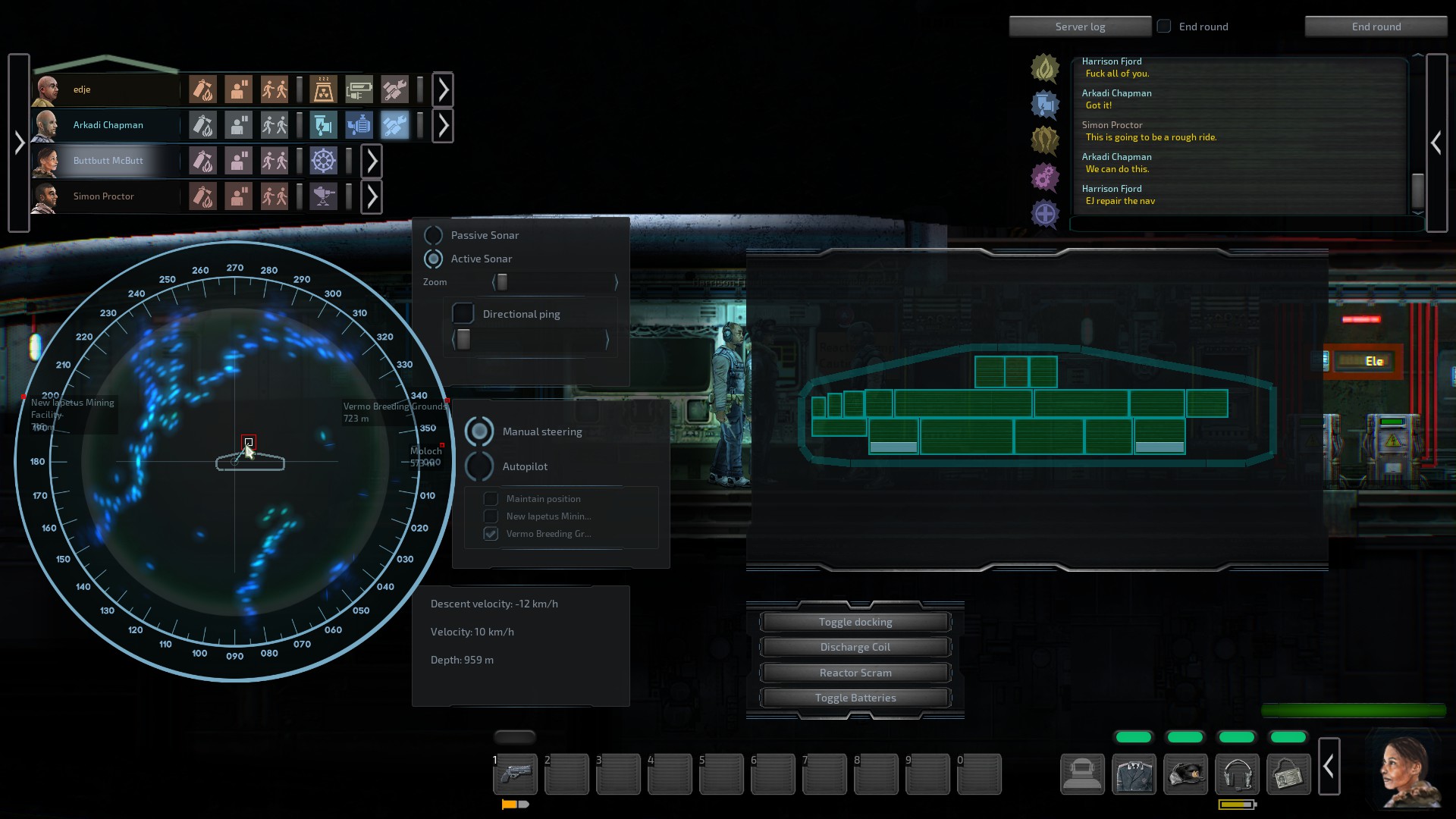Expand Simon Proctor's order list chevron
Viewport: 1456px width, 819px height.
pyautogui.click(x=372, y=196)
